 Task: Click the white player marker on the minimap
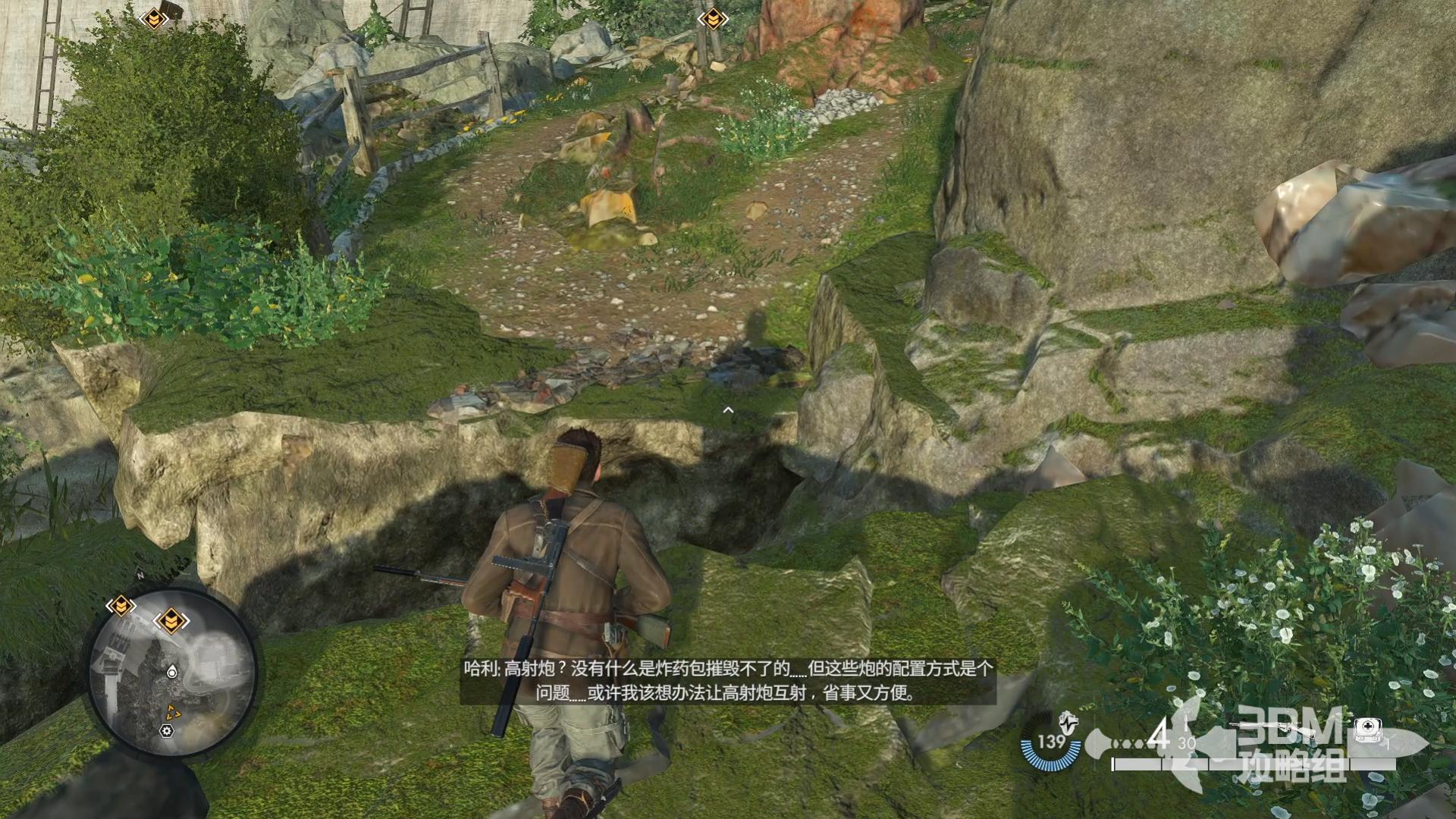(x=172, y=672)
